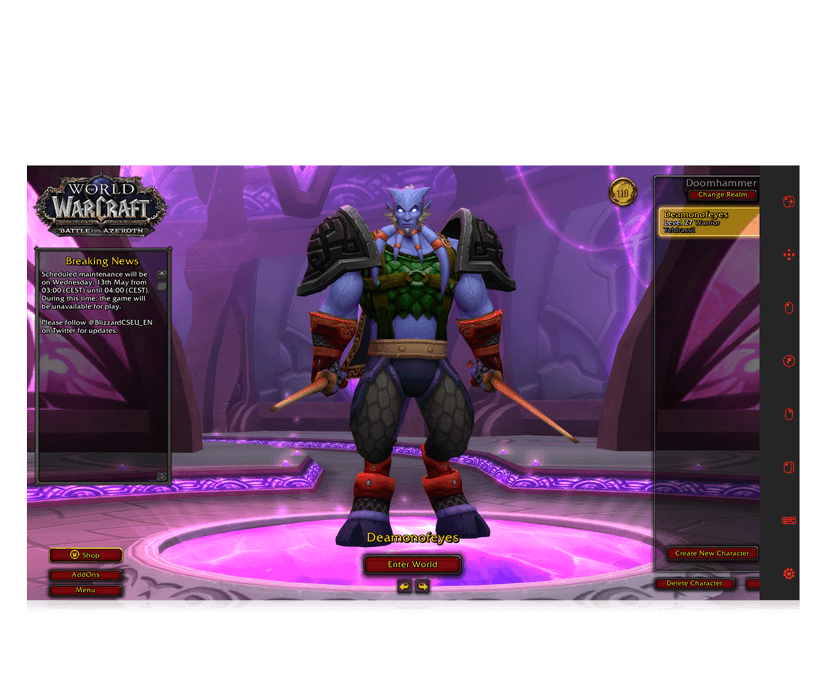Viewport: 825px width, 675px height.
Task: Rotate the character right with the arrow
Action: (422, 586)
